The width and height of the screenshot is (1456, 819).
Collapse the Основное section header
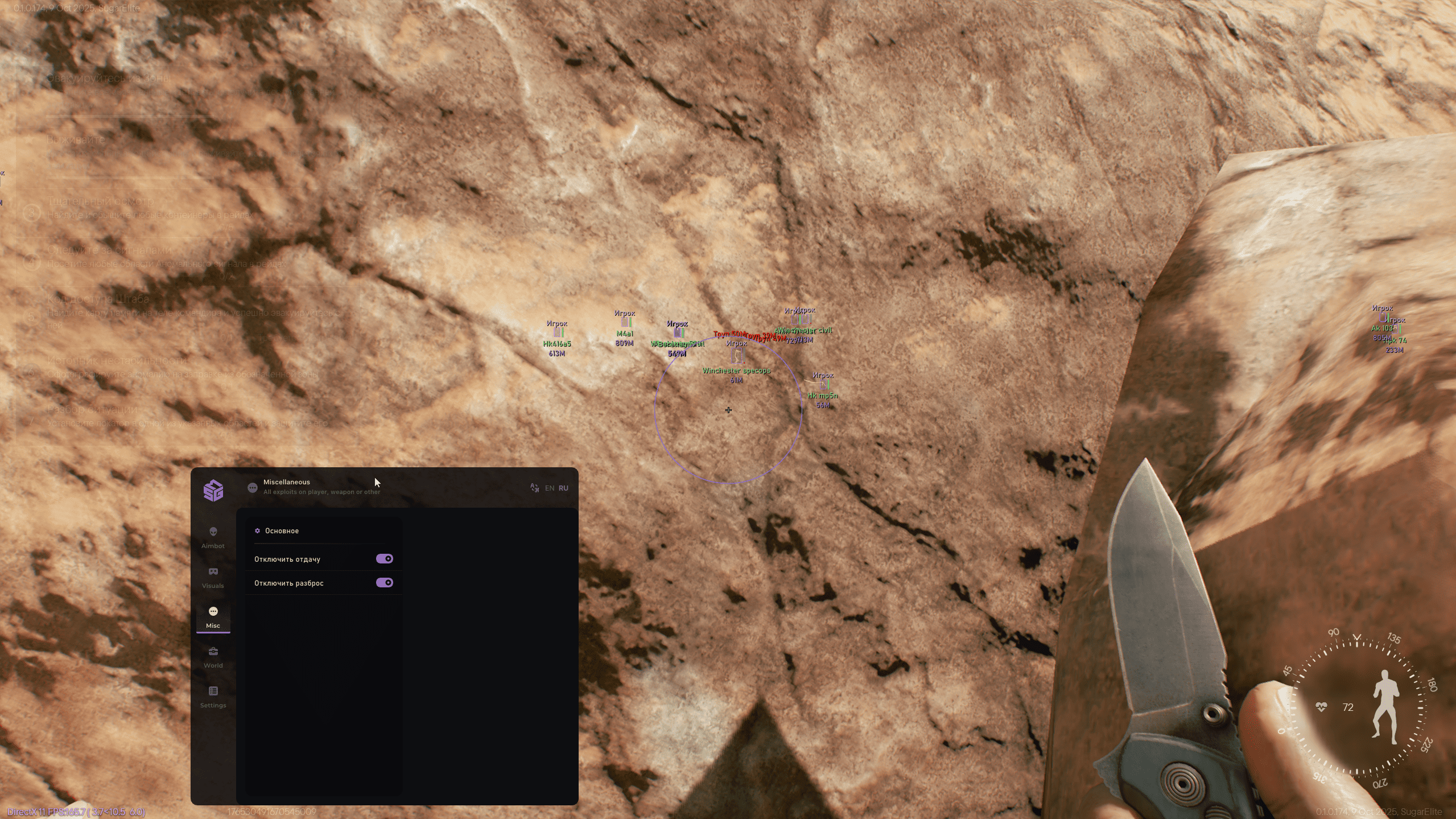tap(283, 530)
